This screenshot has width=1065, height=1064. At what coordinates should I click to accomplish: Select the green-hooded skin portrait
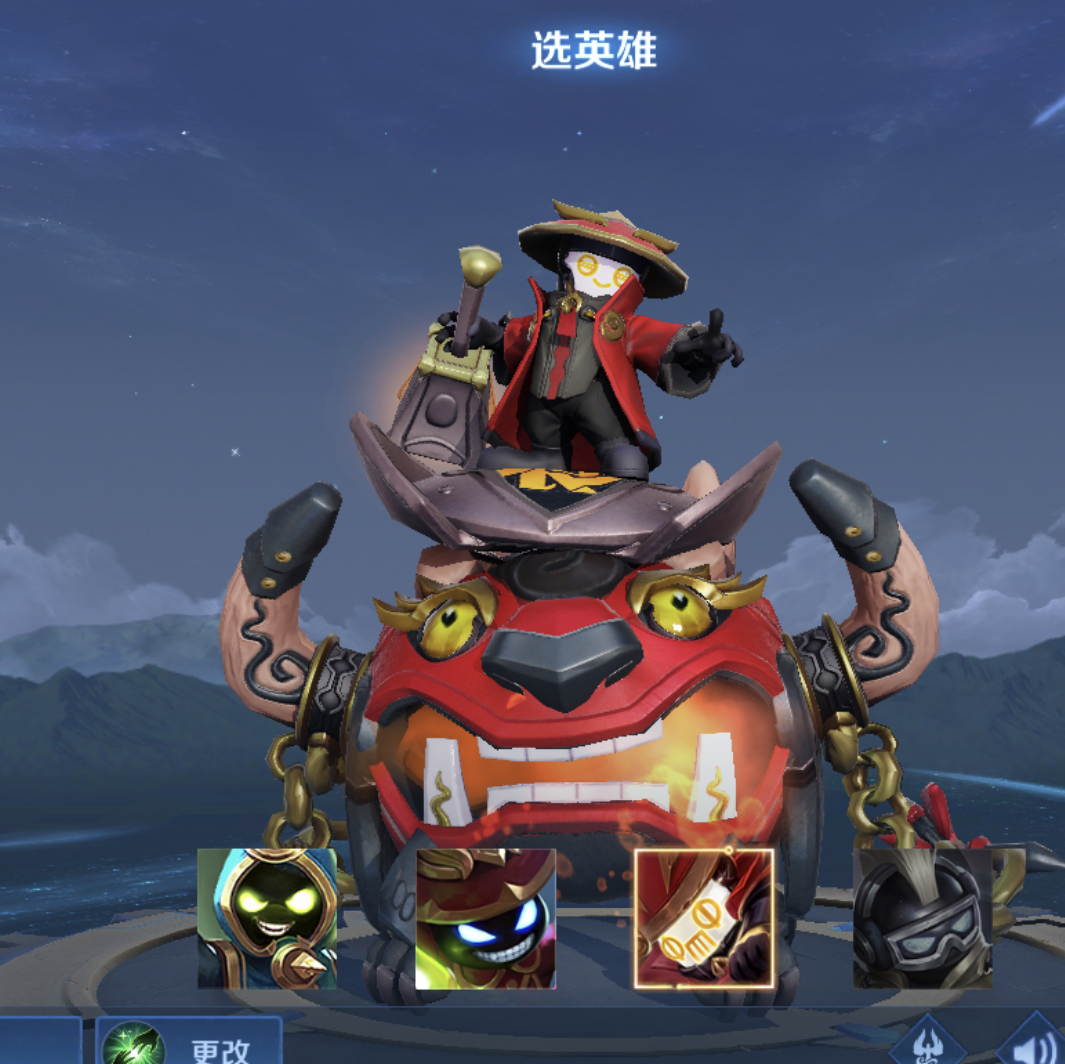coord(267,918)
